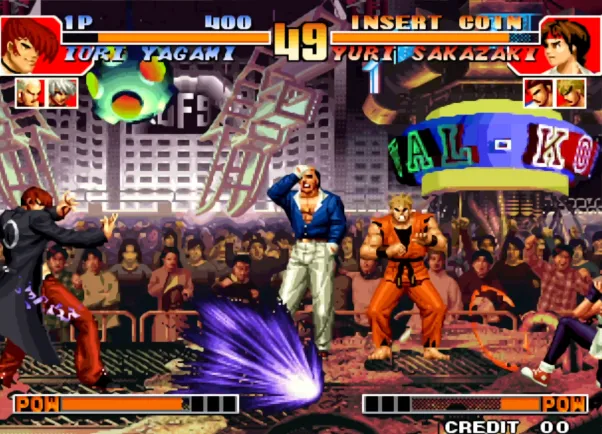Click the blond reserve fighter portrait
Screen dimensions: 602x434
pyautogui.click(x=572, y=93)
